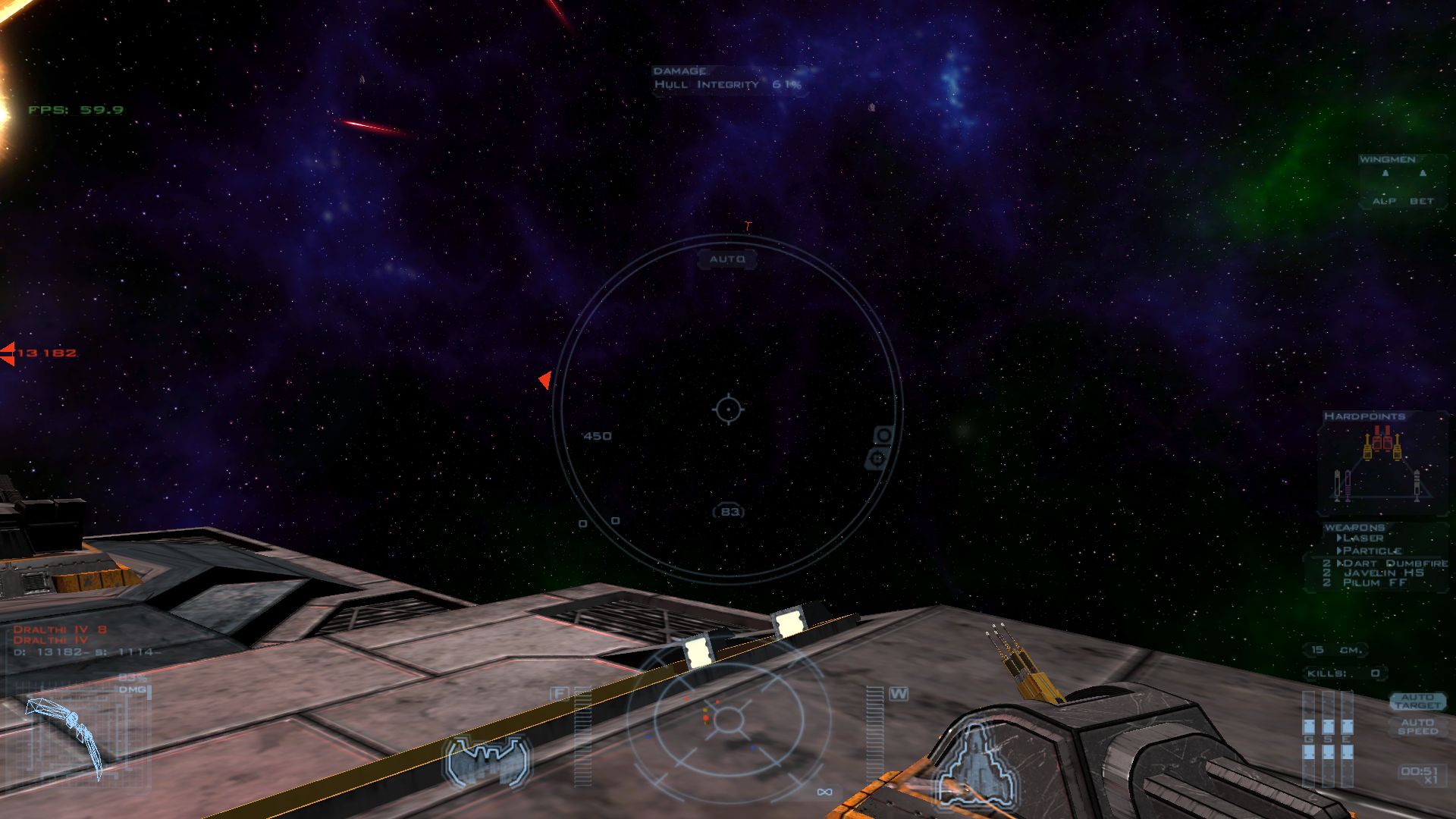Select the Particle weapon entry
The width and height of the screenshot is (1456, 819).
pyautogui.click(x=1372, y=551)
